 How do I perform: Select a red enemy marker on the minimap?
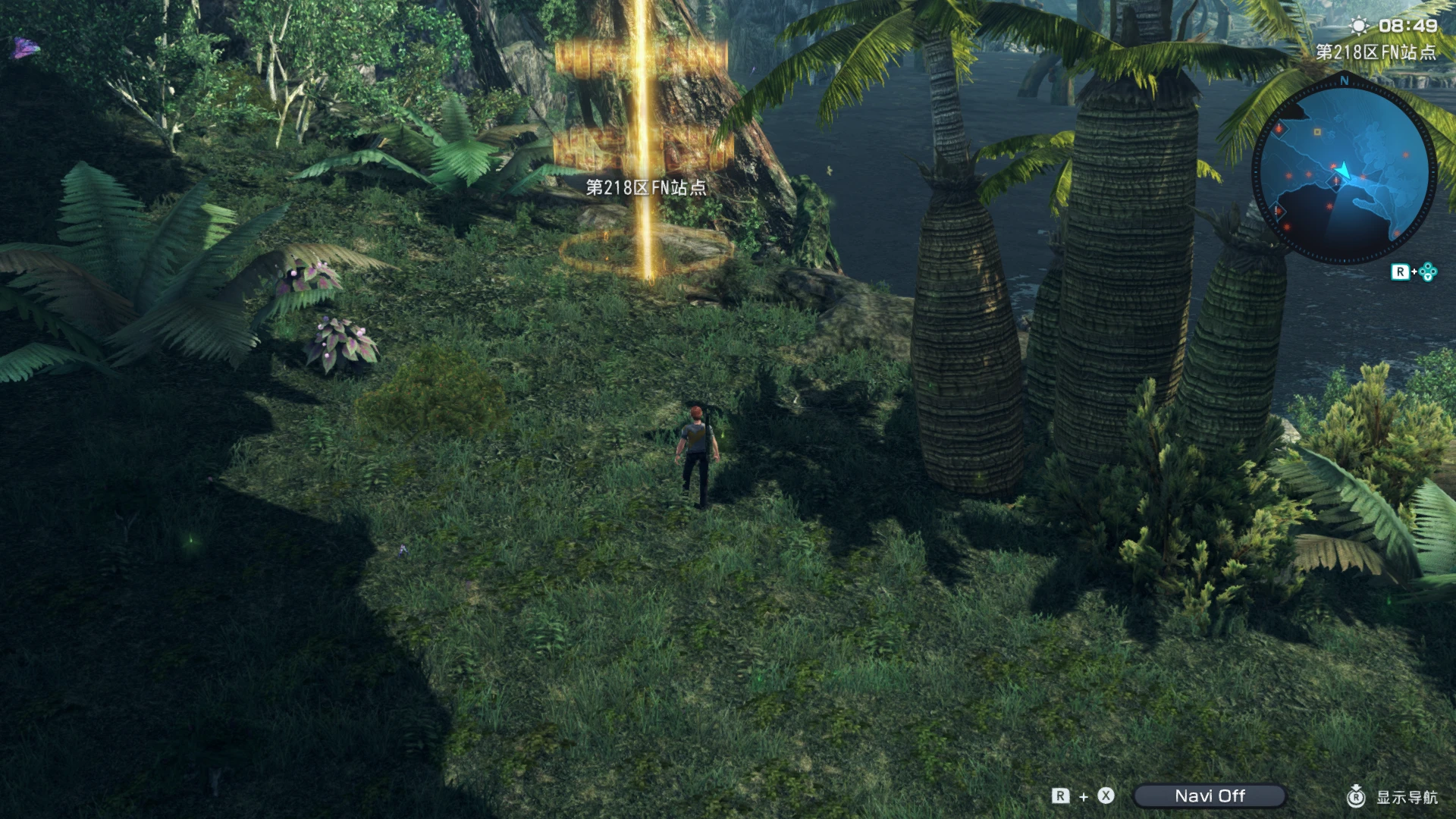pos(1404,155)
